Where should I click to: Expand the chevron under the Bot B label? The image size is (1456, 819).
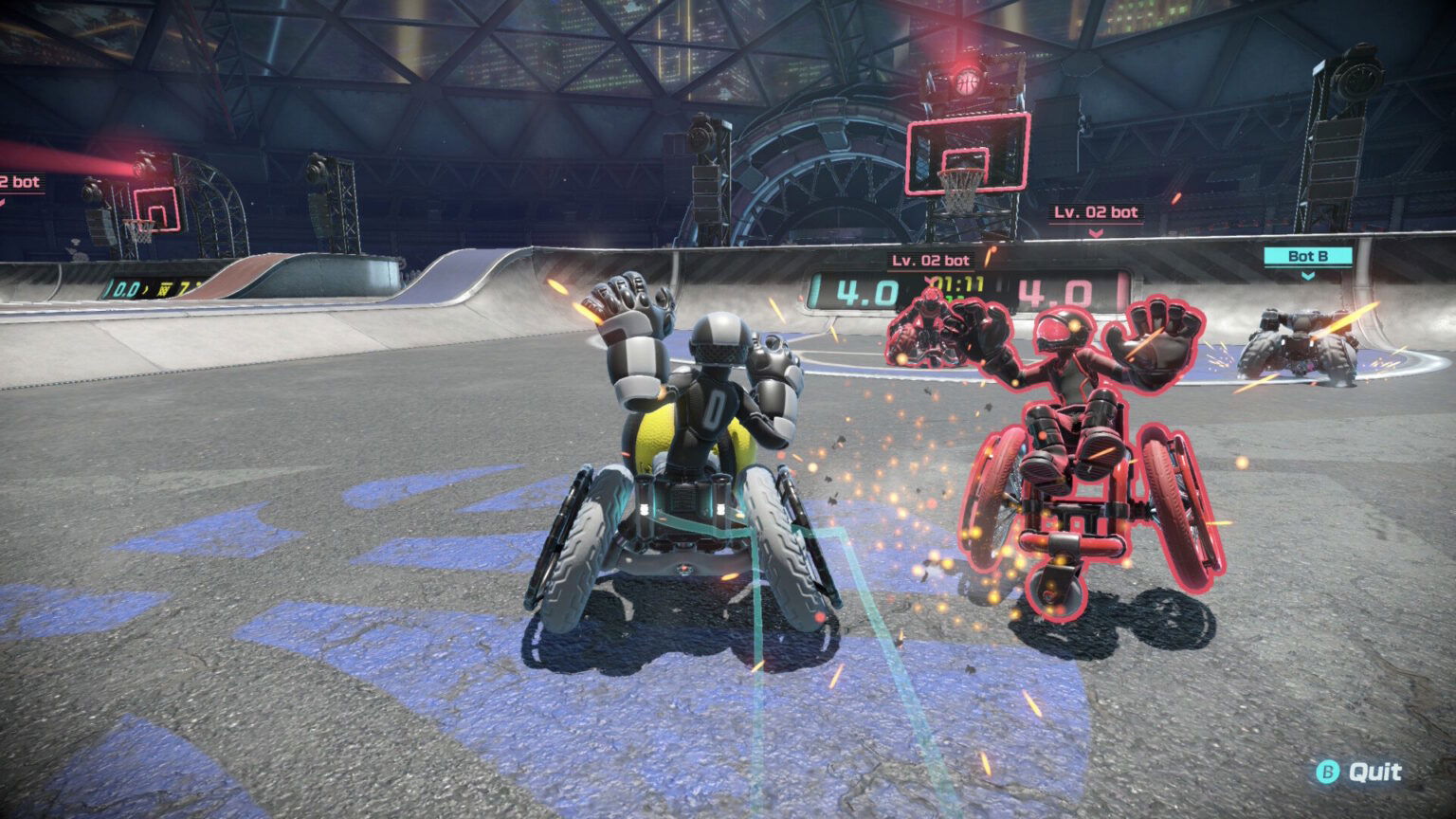coord(1308,276)
